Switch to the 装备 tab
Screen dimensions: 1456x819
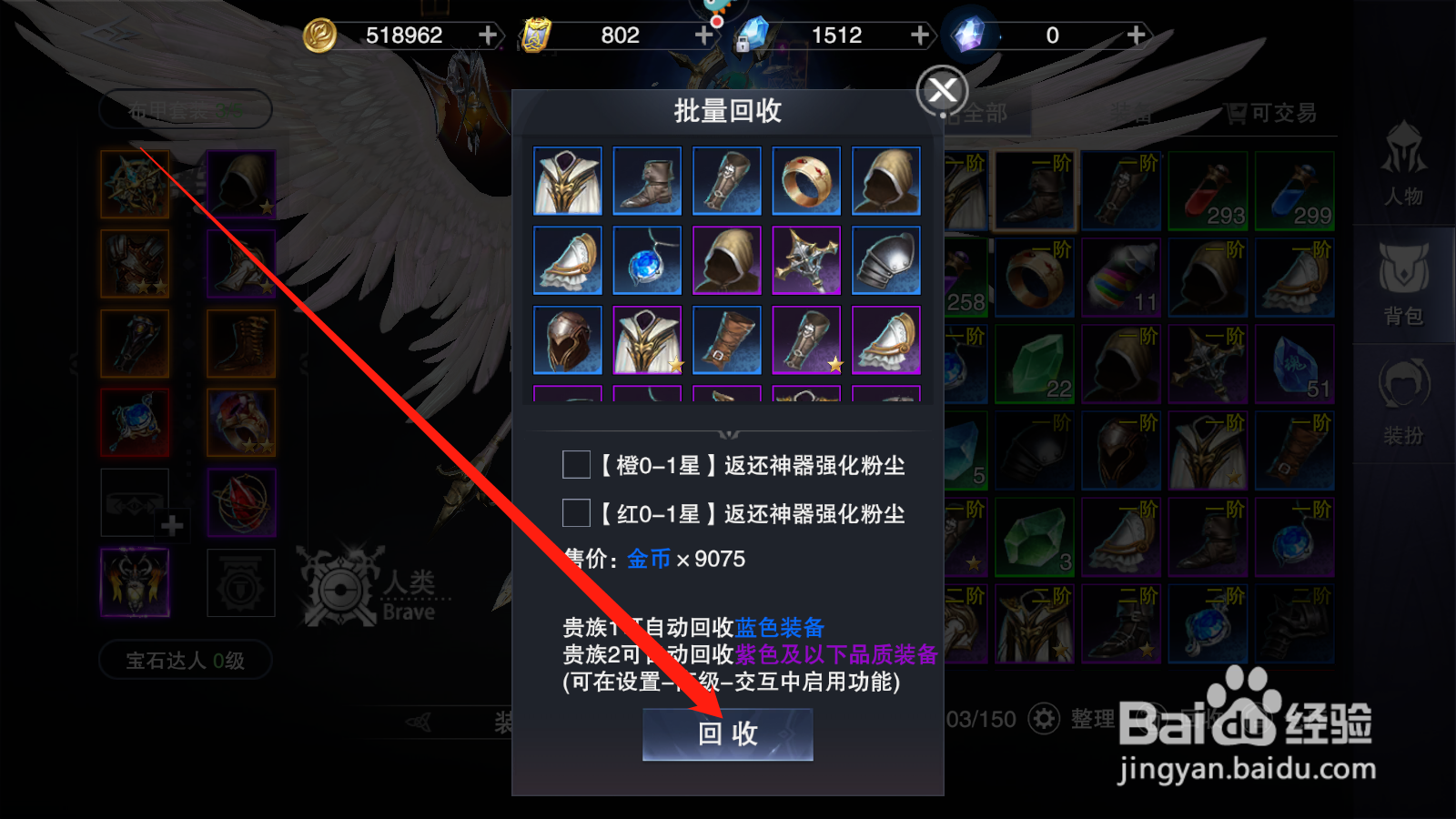tap(1131, 113)
